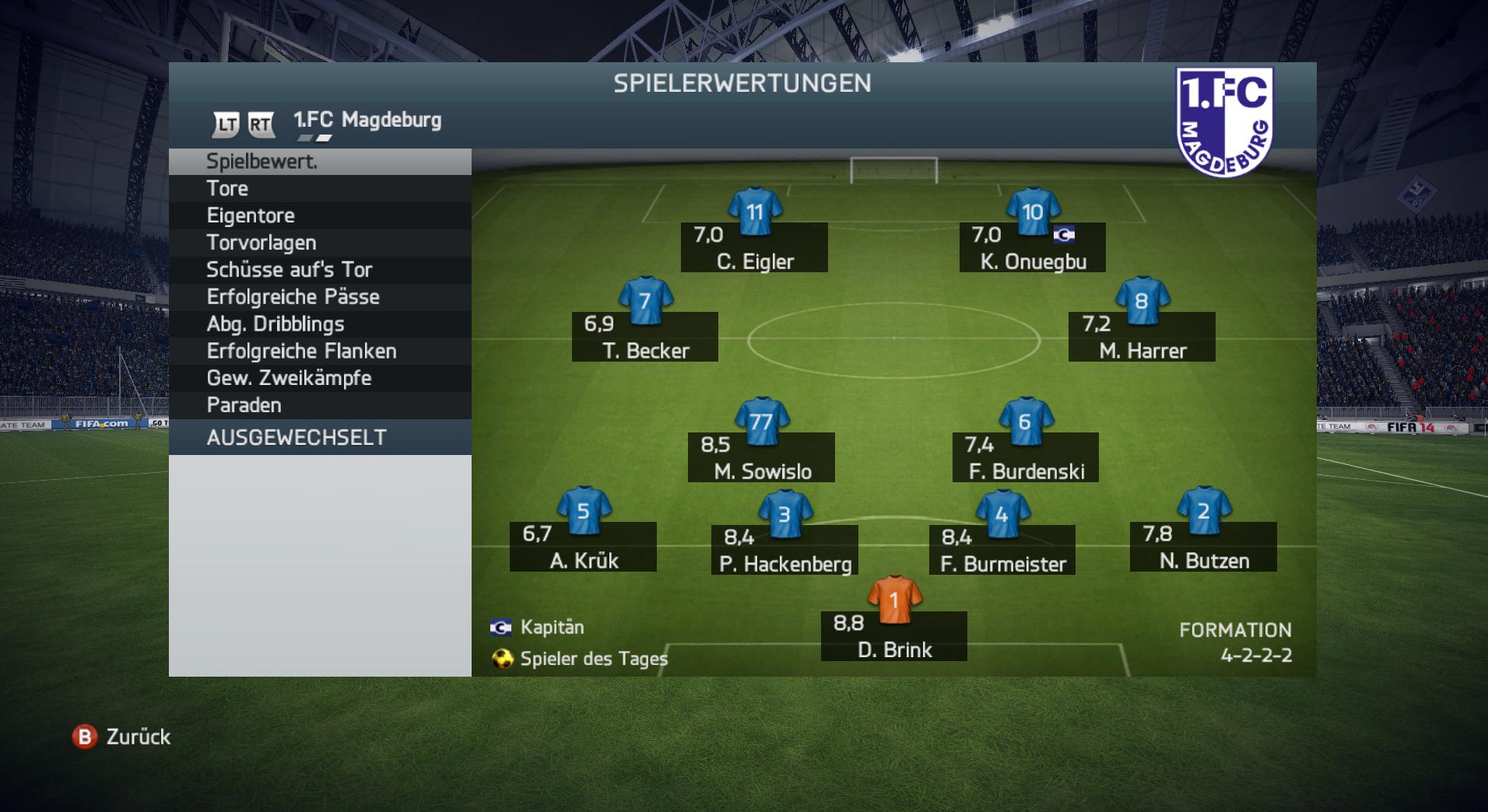
Task: Click M. Sowislo's player card
Action: [762, 457]
